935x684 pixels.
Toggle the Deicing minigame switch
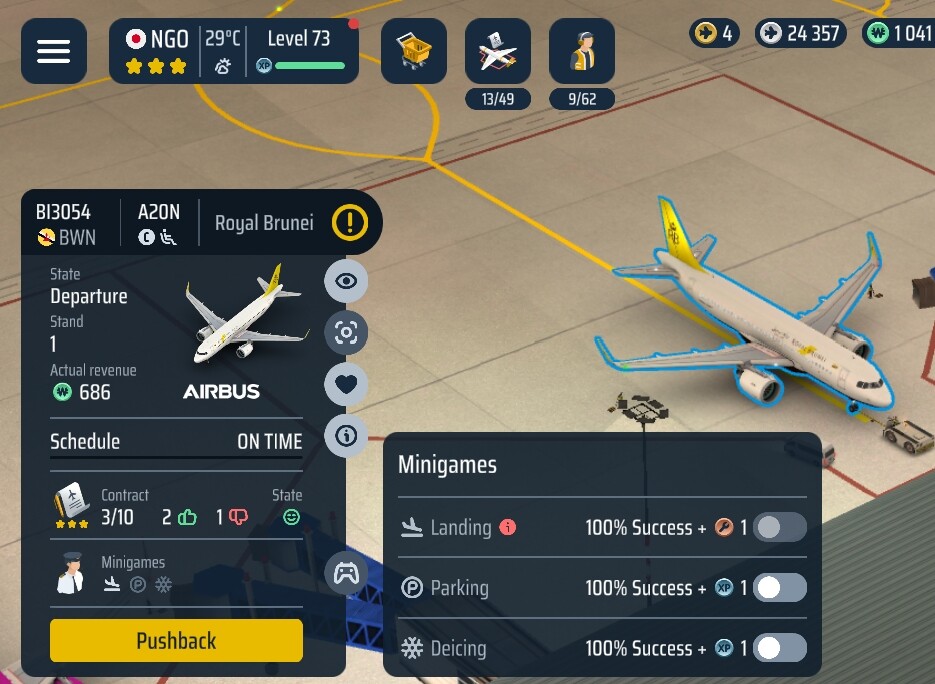pyautogui.click(x=779, y=648)
